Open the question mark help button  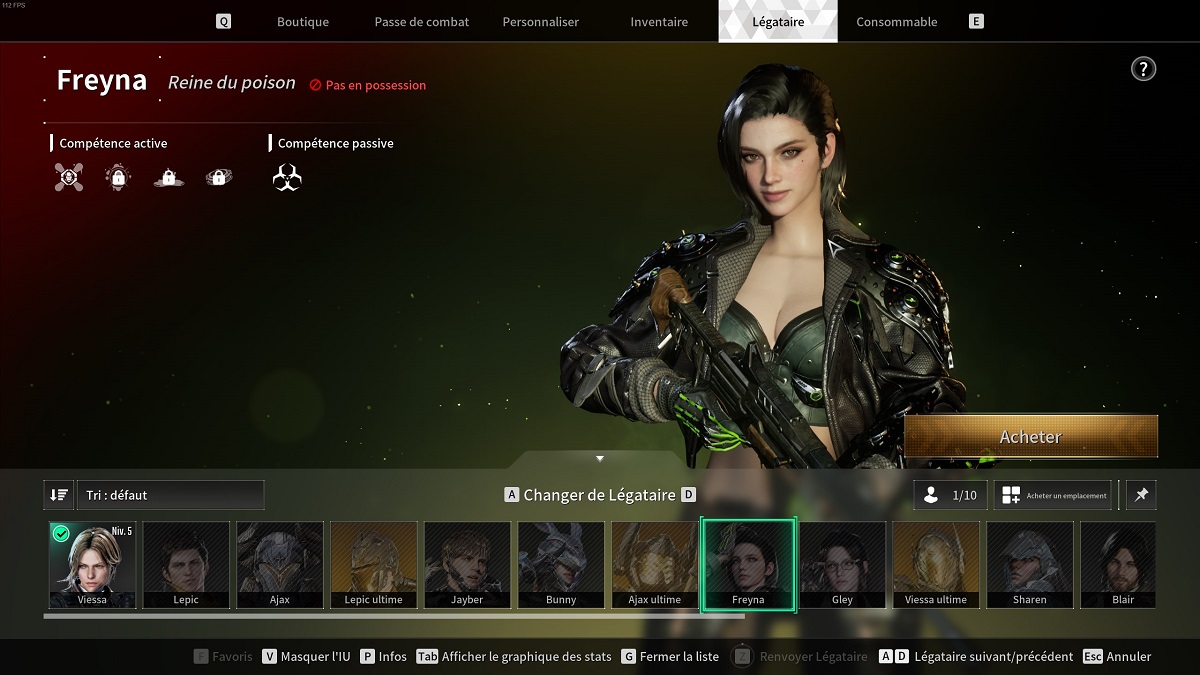pos(1143,69)
